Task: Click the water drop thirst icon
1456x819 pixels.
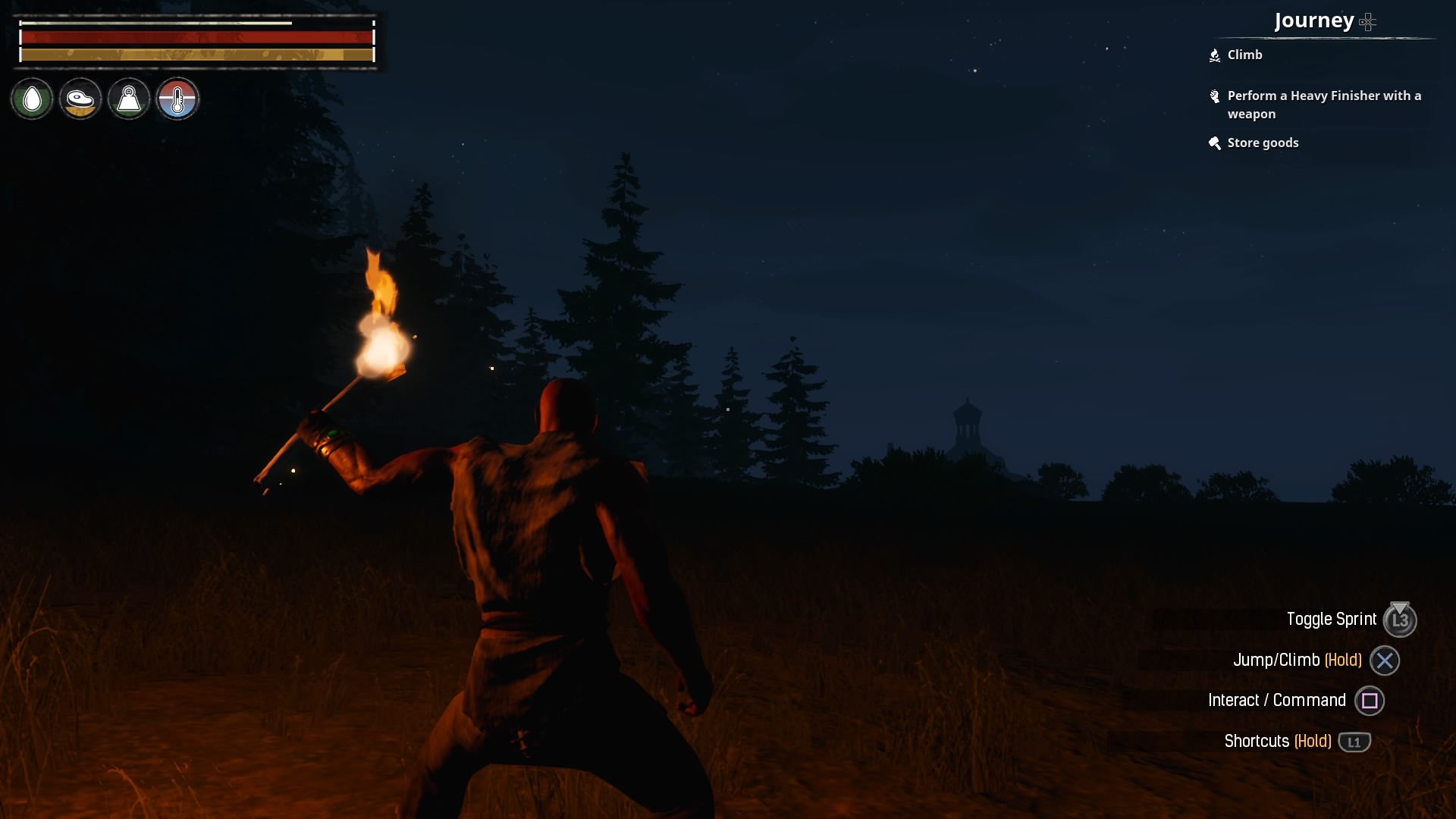Action: tap(32, 99)
